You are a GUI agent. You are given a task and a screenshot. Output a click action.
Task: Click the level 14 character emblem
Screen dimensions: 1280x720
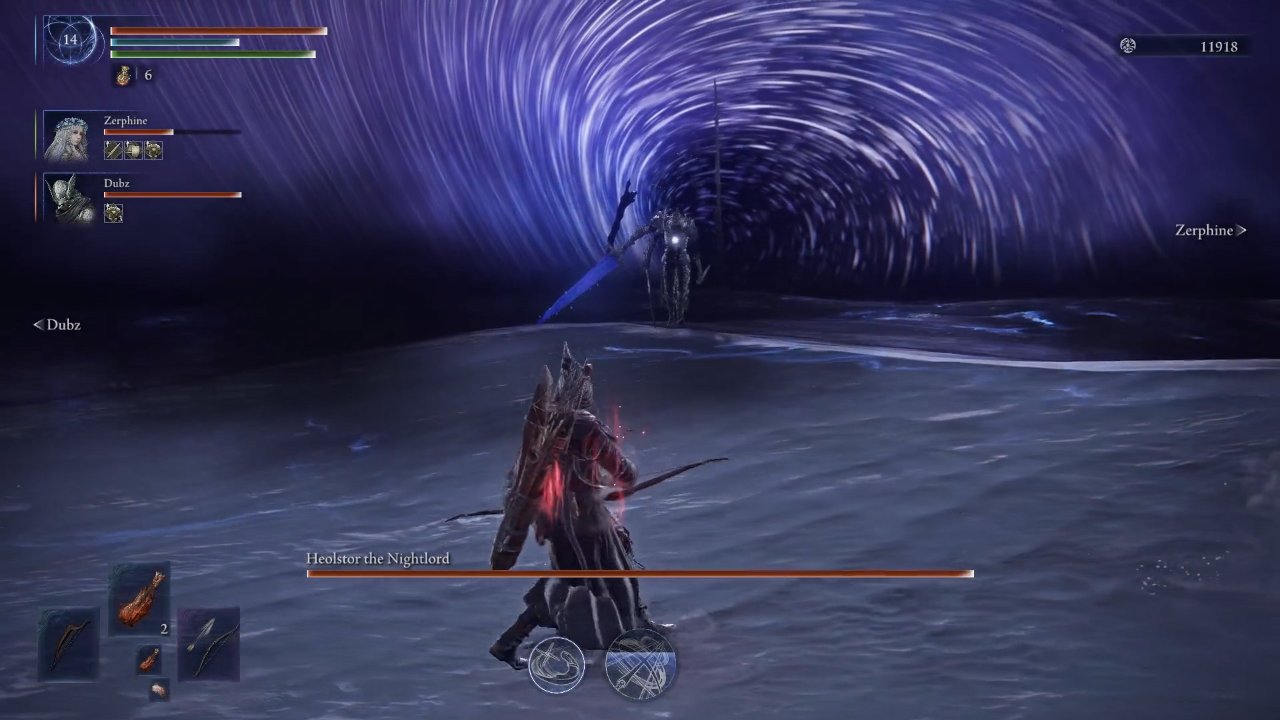[x=70, y=40]
